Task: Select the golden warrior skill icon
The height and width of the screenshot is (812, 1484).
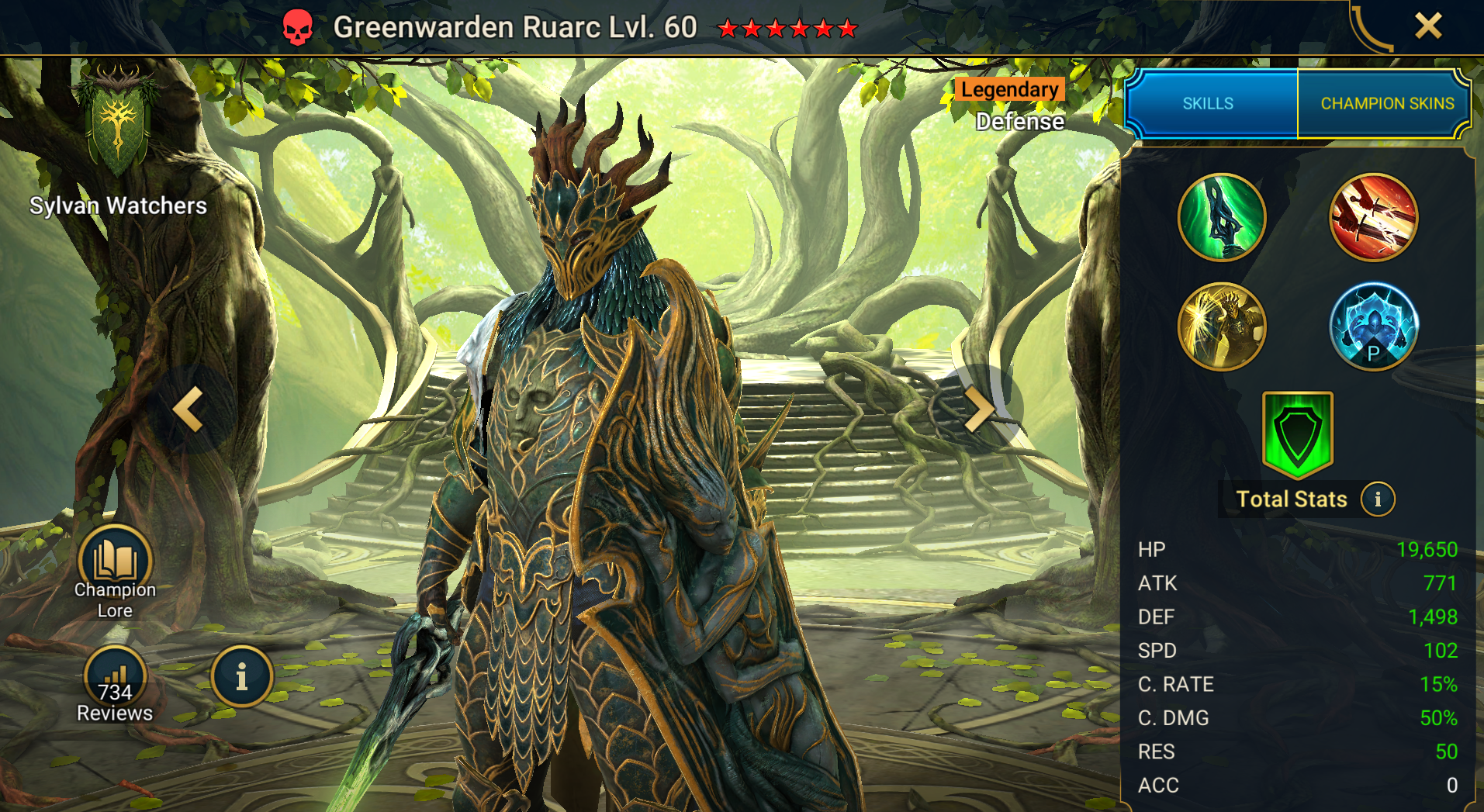Action: point(1222,326)
